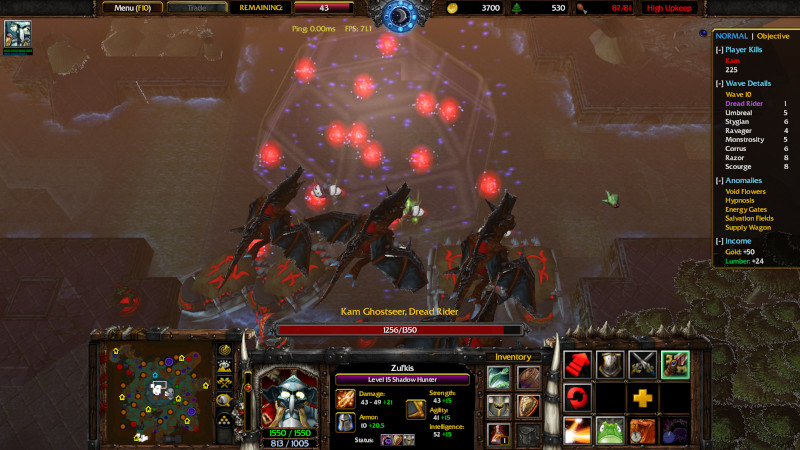Collapse the Player Kills section
This screenshot has height=450, width=800.
click(x=719, y=48)
